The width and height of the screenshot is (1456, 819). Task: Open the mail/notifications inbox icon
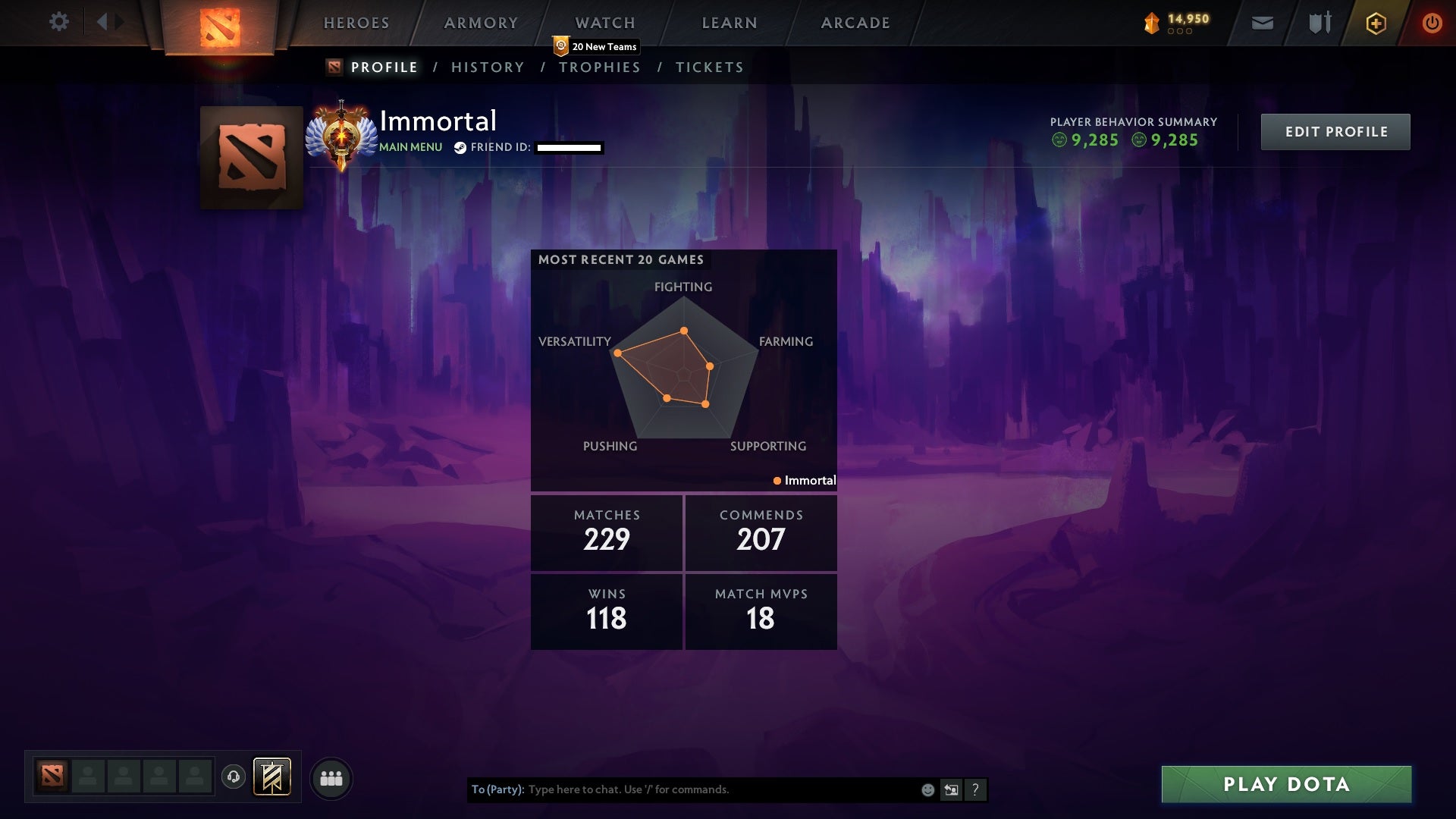[x=1261, y=23]
